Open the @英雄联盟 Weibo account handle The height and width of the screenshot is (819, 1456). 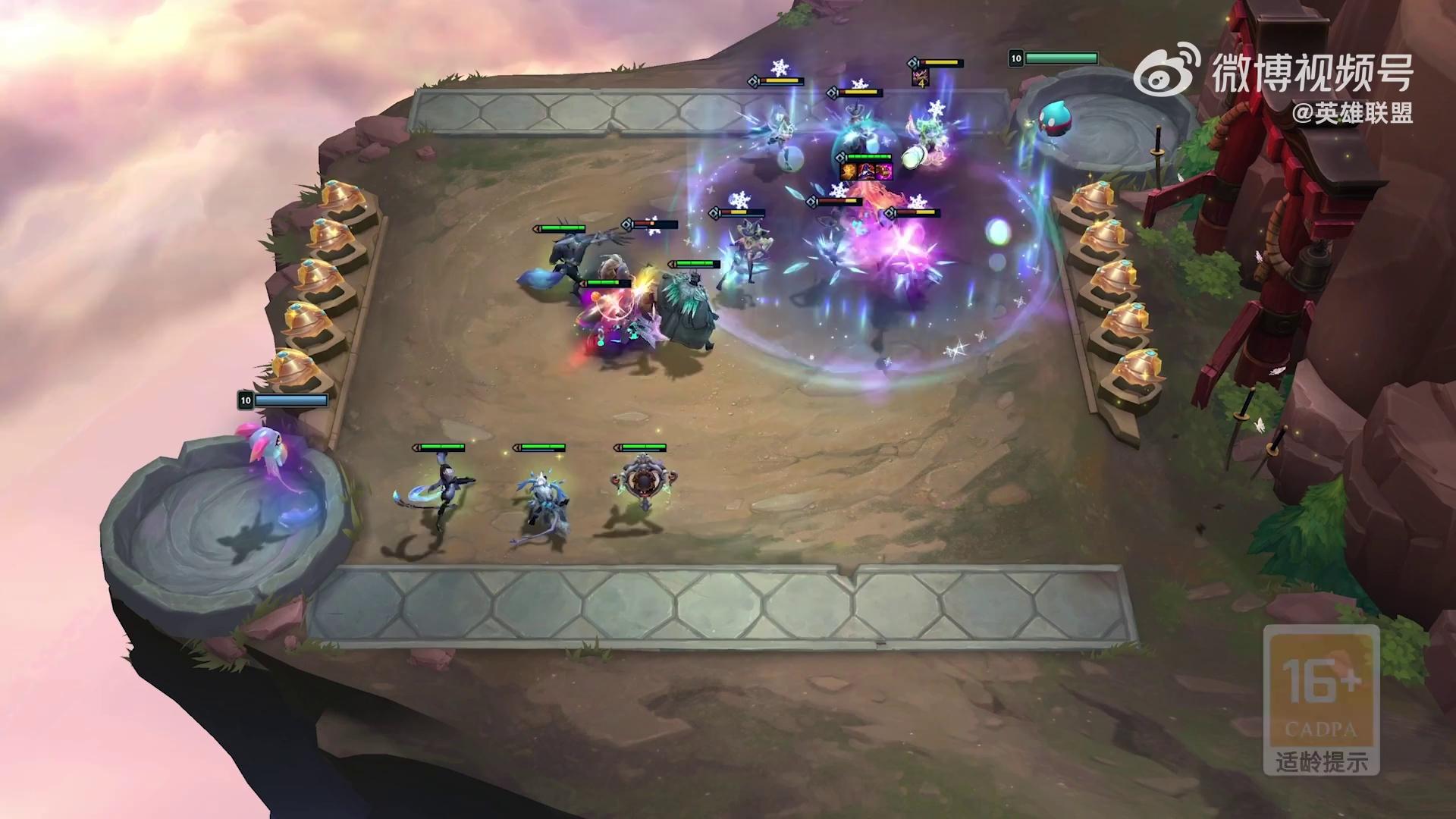(x=1352, y=114)
